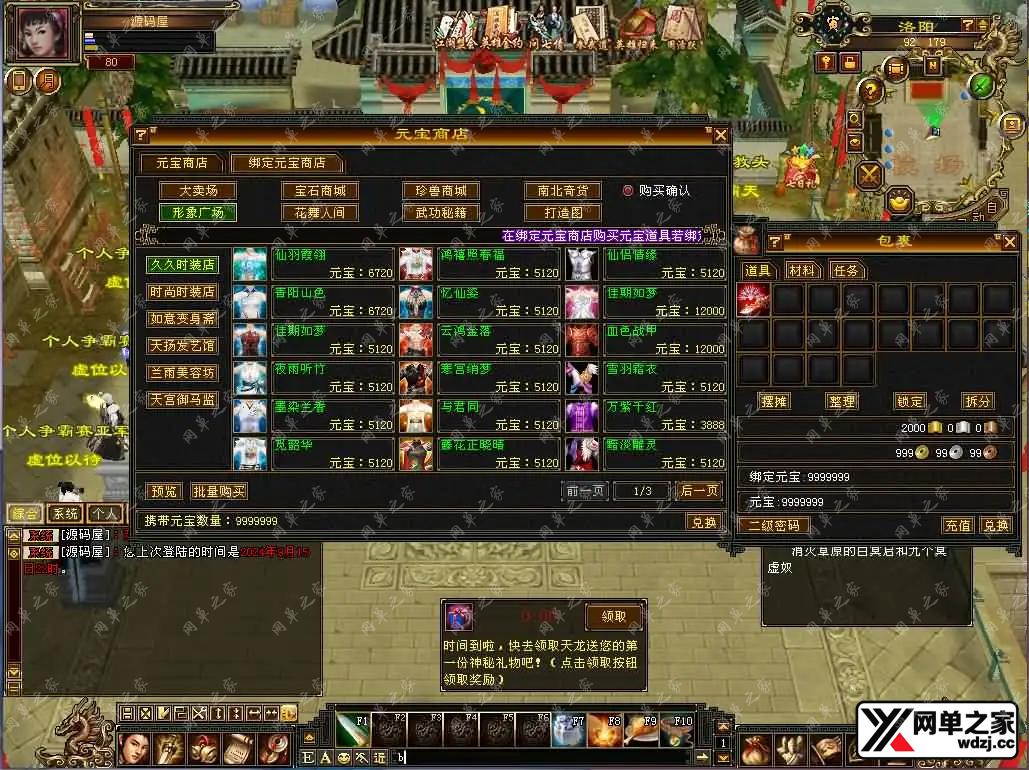Image resolution: width=1029 pixels, height=770 pixels.
Task: Select the red item in the bag
Action: tap(754, 300)
